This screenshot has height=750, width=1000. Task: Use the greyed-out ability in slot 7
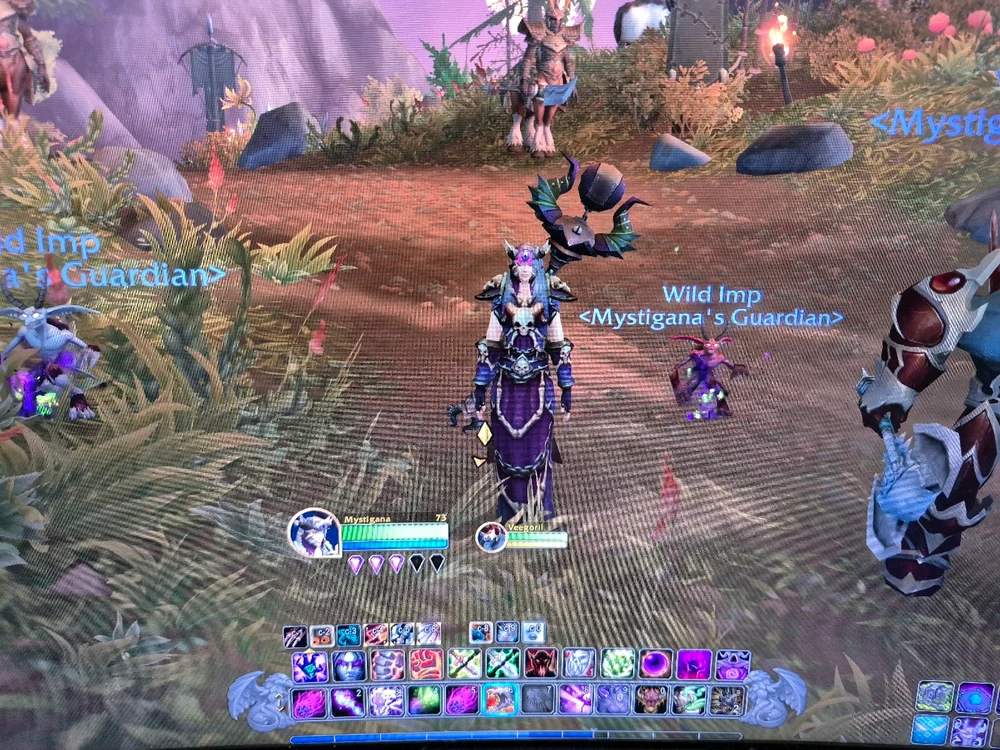538,699
